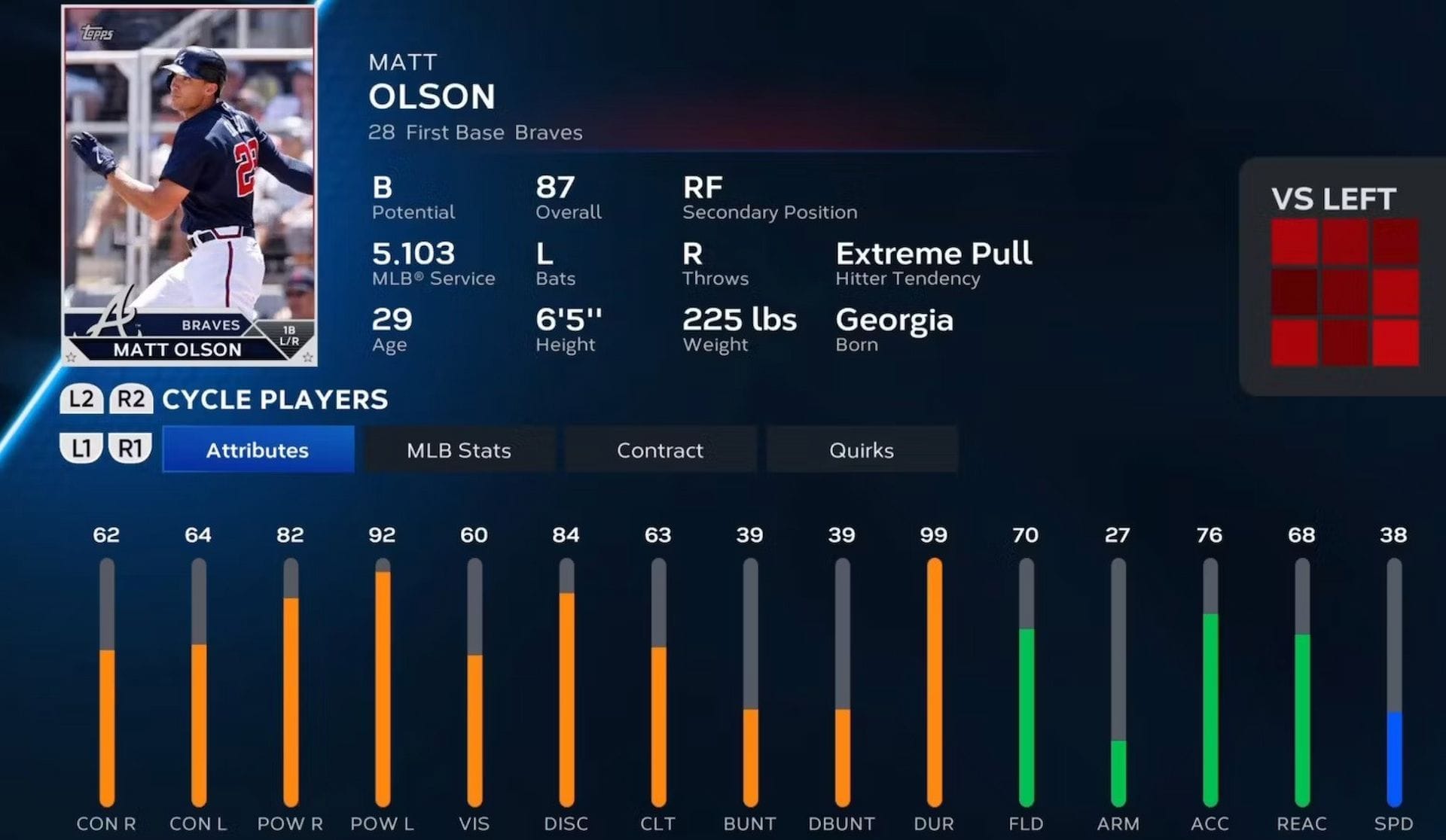The width and height of the screenshot is (1446, 840).
Task: Select the POW L attribute bar
Action: (x=383, y=677)
